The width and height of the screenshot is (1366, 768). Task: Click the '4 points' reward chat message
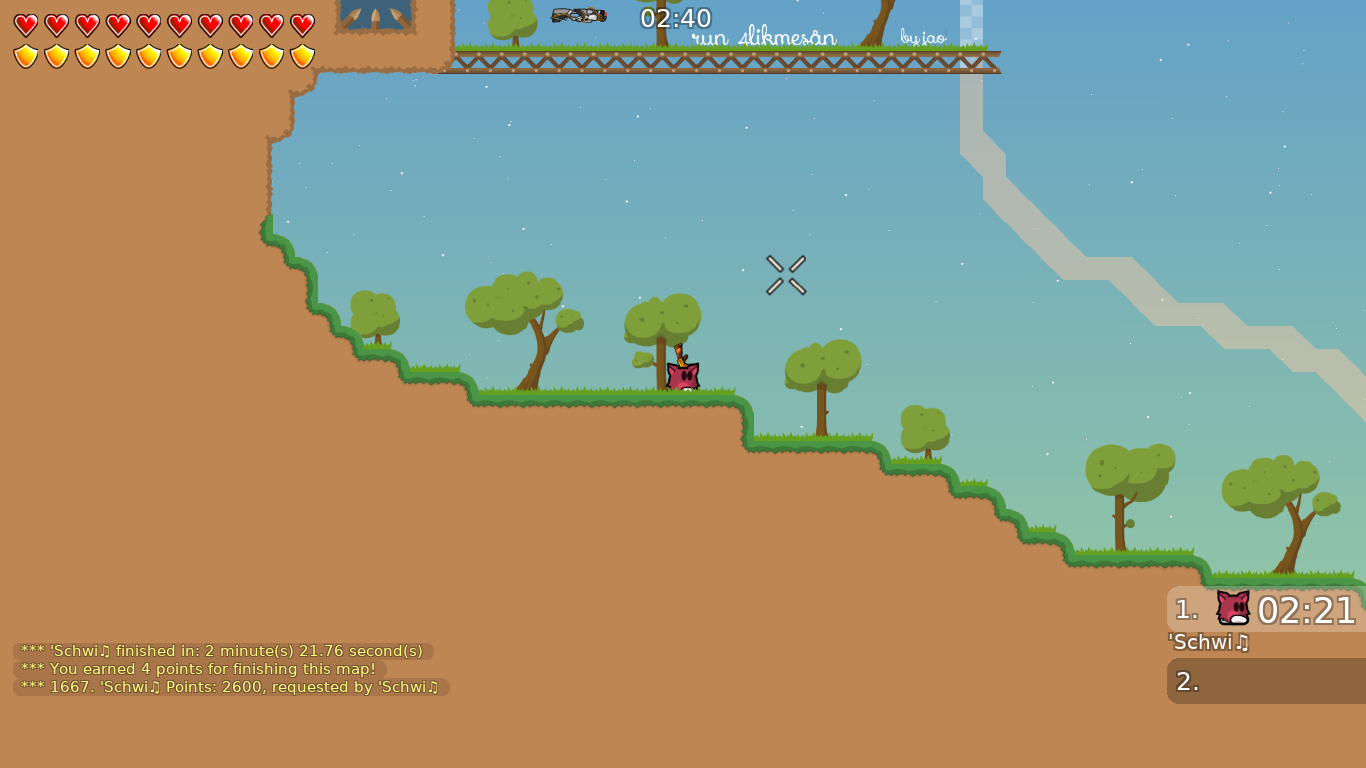click(x=196, y=669)
